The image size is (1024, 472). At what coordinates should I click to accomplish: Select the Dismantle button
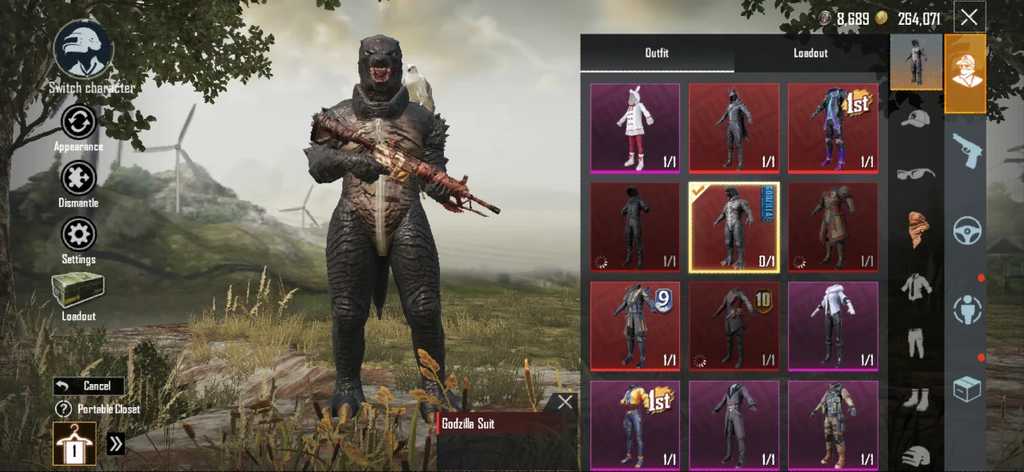coord(78,178)
